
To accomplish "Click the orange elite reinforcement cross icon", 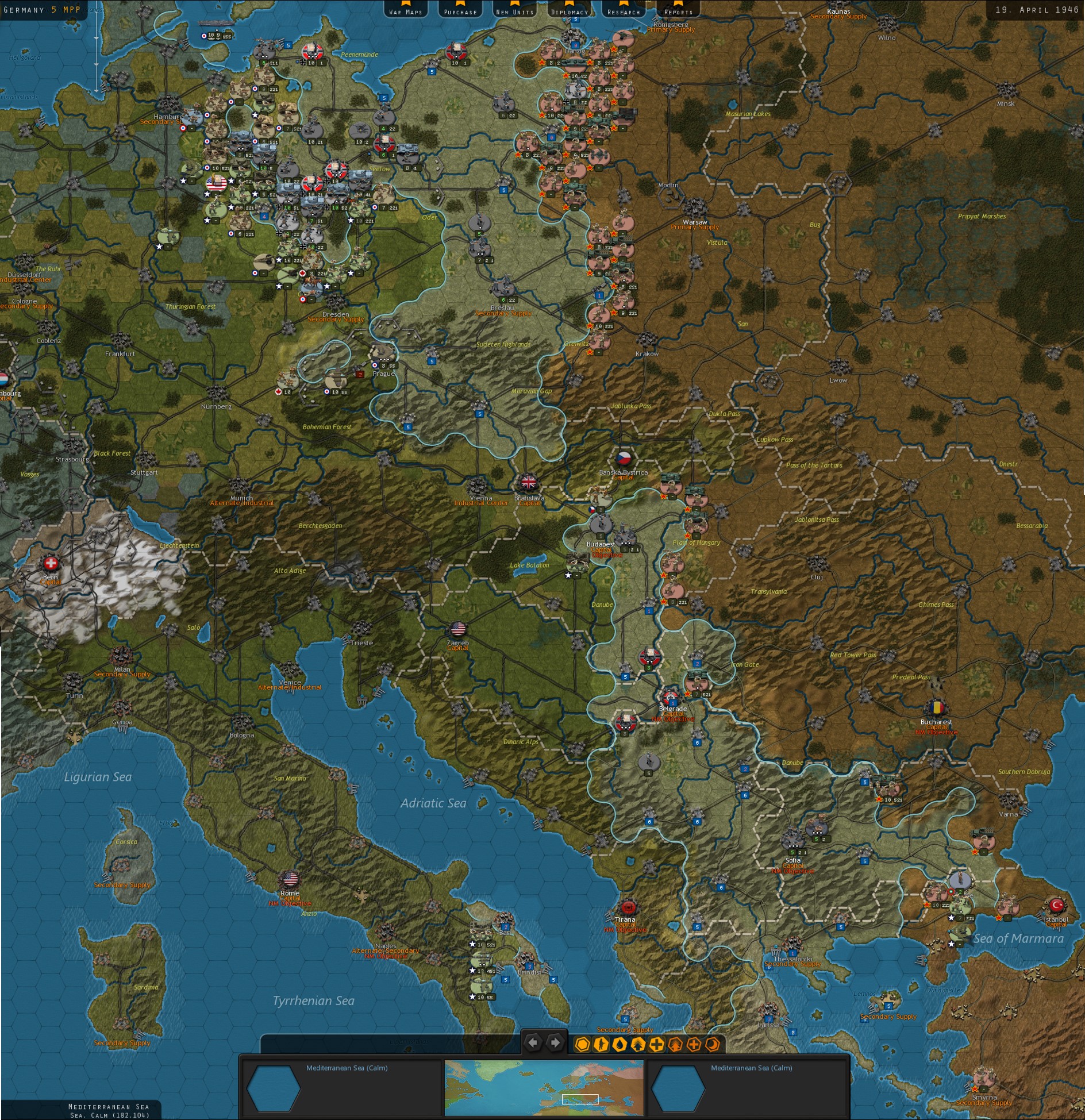I will tap(694, 1044).
